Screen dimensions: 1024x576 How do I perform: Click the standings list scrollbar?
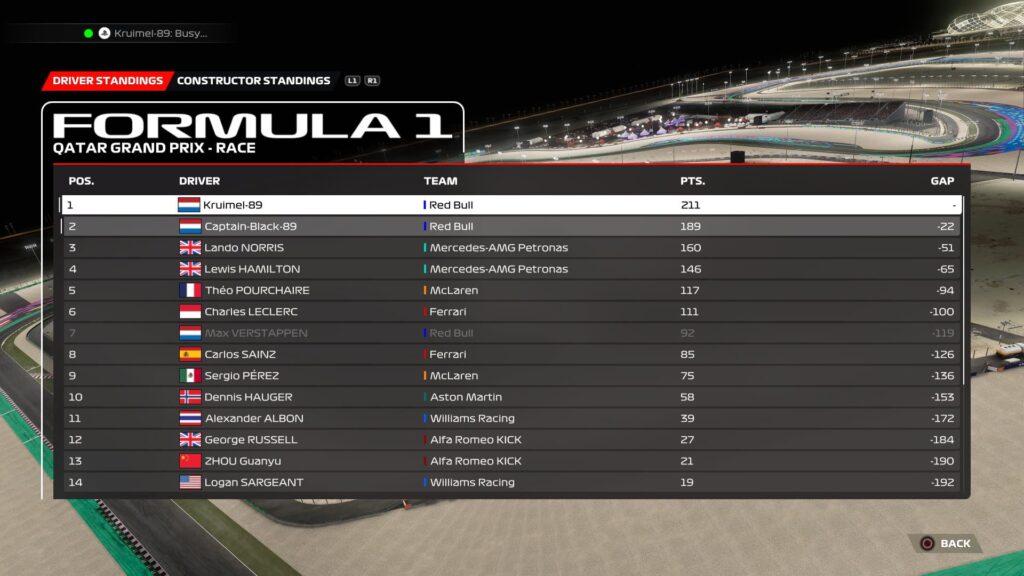(x=966, y=290)
